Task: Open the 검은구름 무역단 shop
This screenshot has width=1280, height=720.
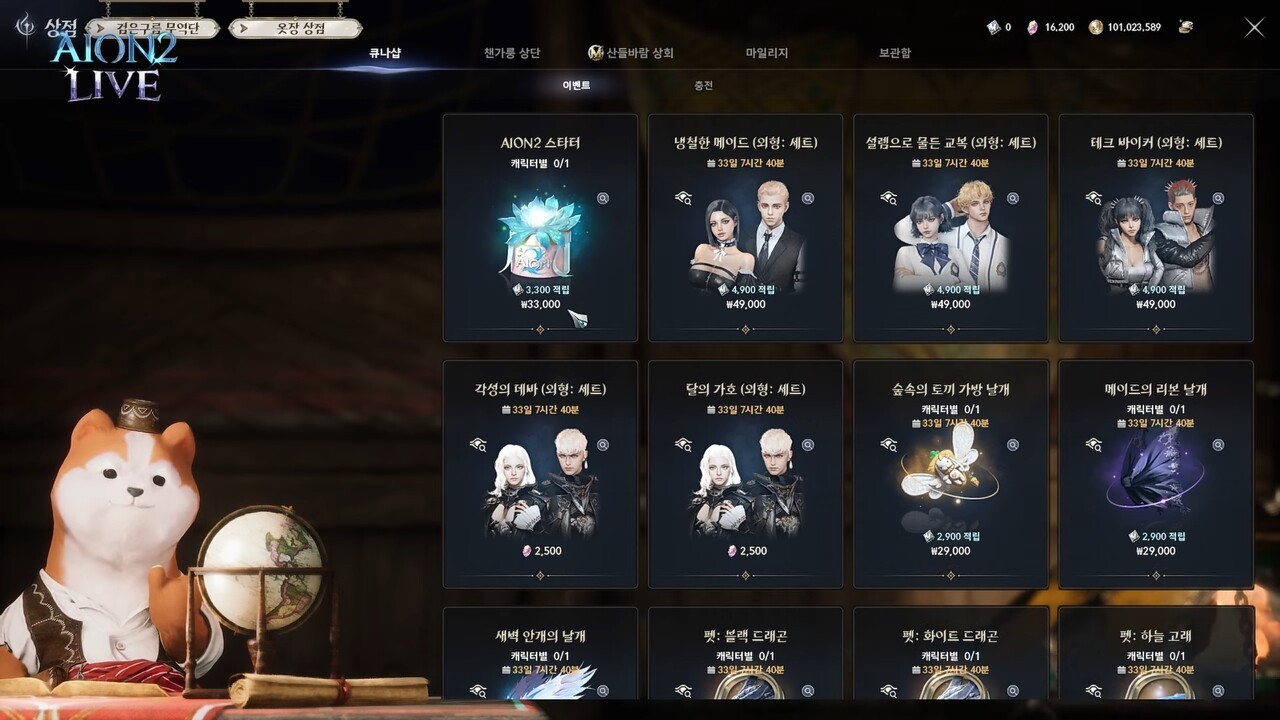Action: pos(153,28)
